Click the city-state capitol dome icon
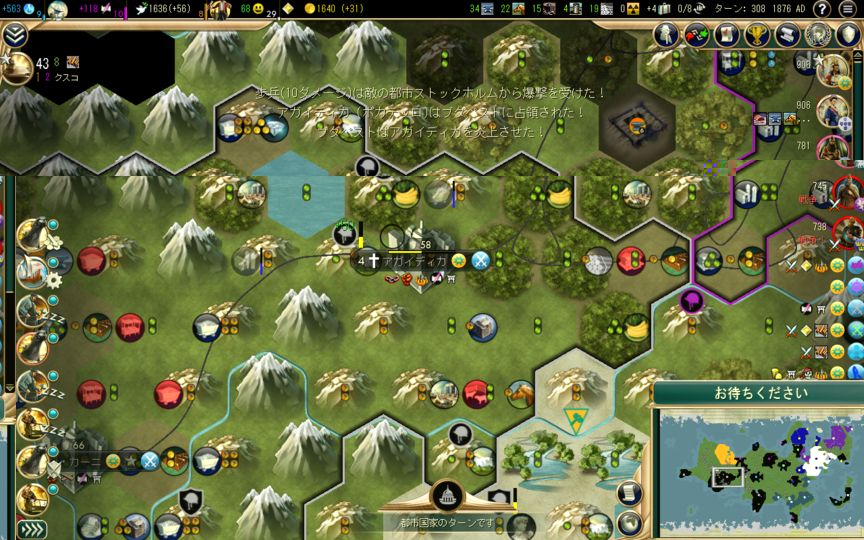864x540 pixels. (x=446, y=495)
